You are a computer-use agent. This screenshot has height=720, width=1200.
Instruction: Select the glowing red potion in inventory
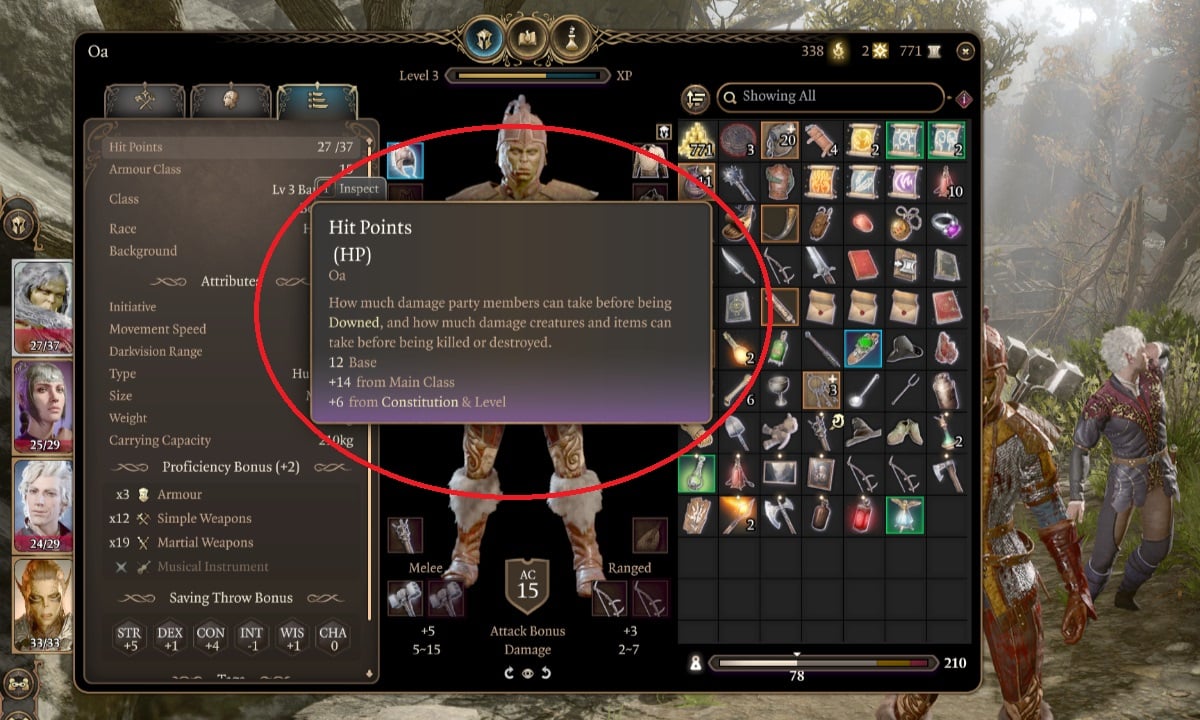coord(861,515)
